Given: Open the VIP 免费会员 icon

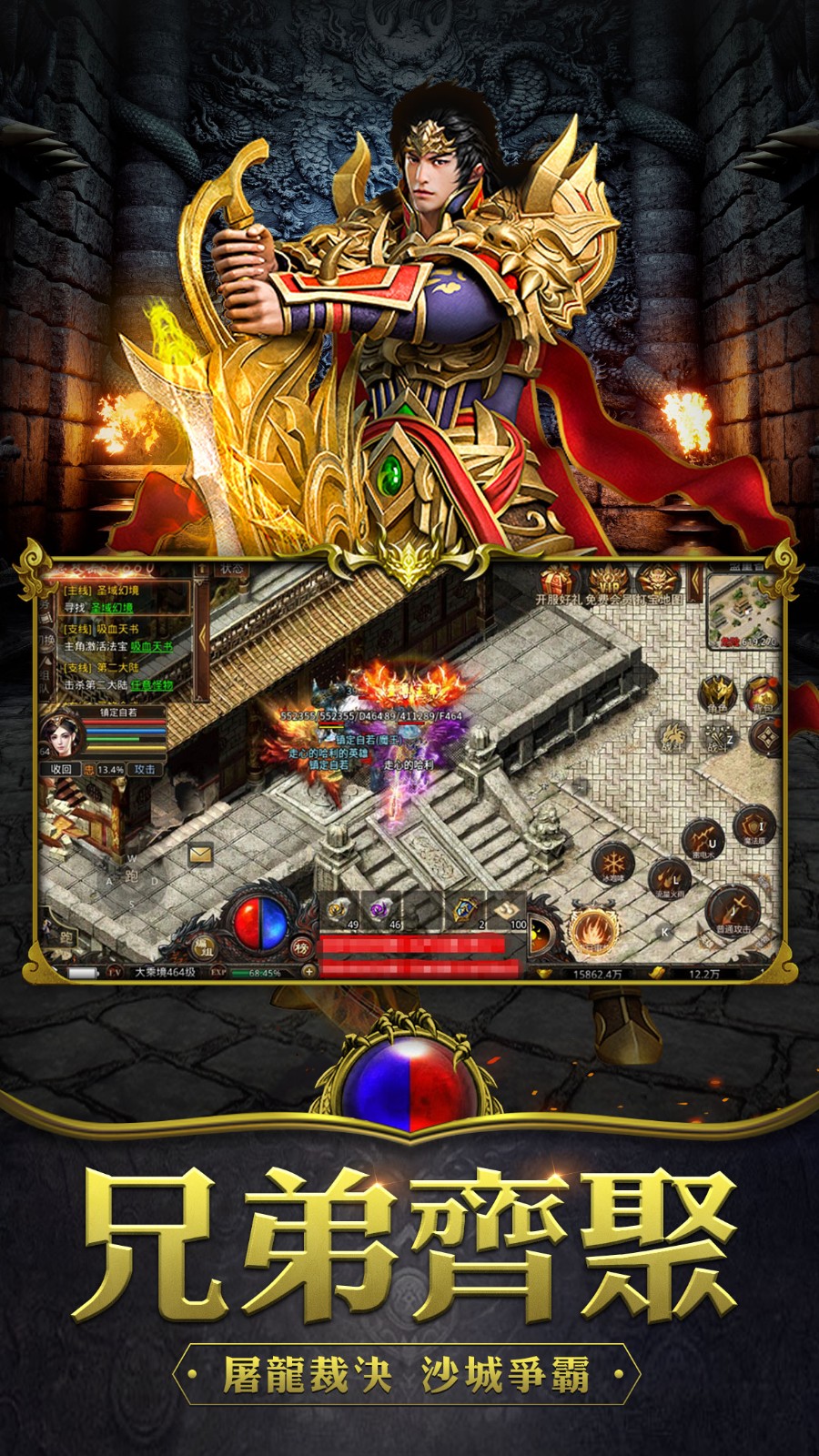Looking at the screenshot, I should [606, 581].
